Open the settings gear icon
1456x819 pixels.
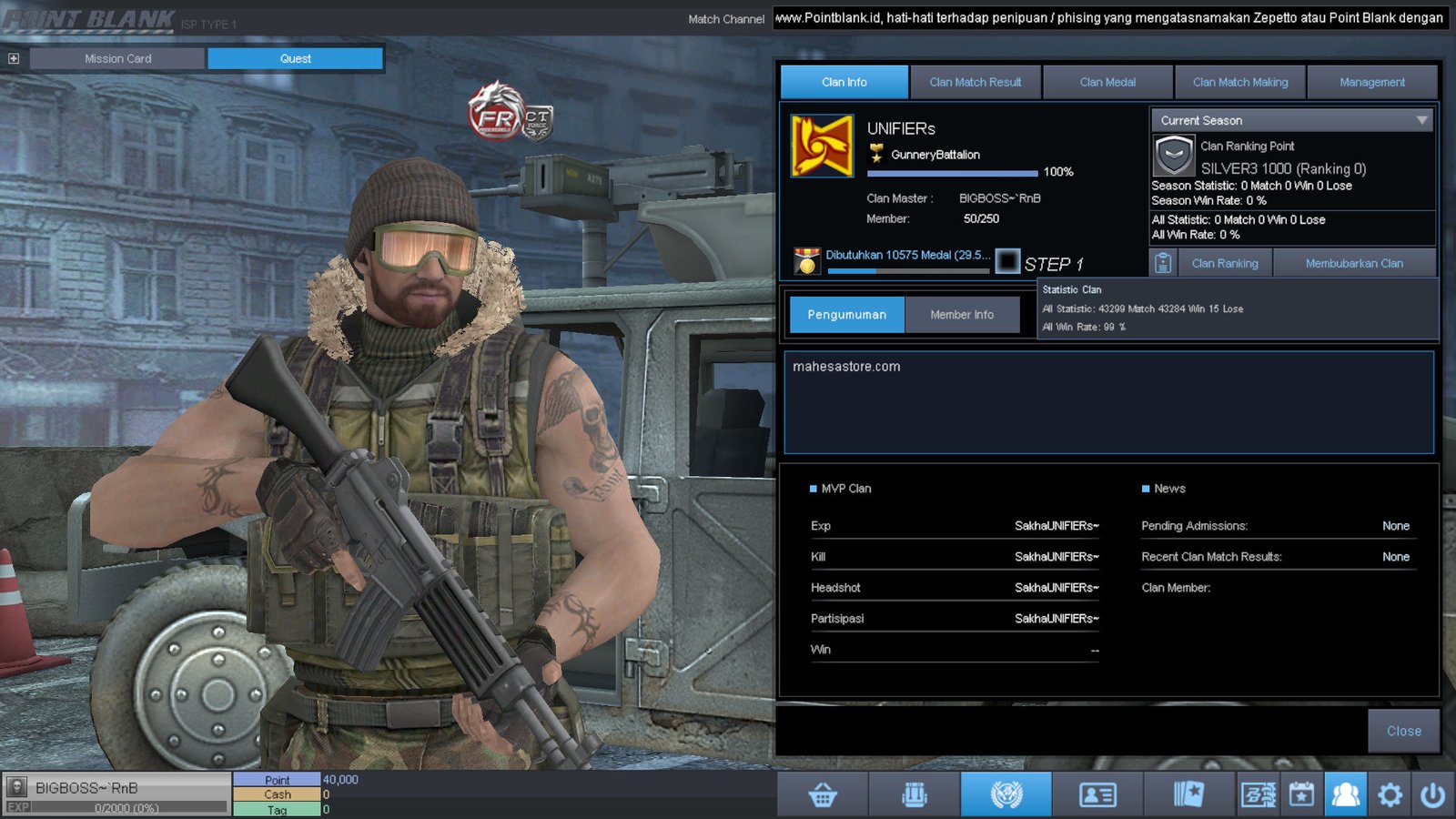pyautogui.click(x=1390, y=794)
